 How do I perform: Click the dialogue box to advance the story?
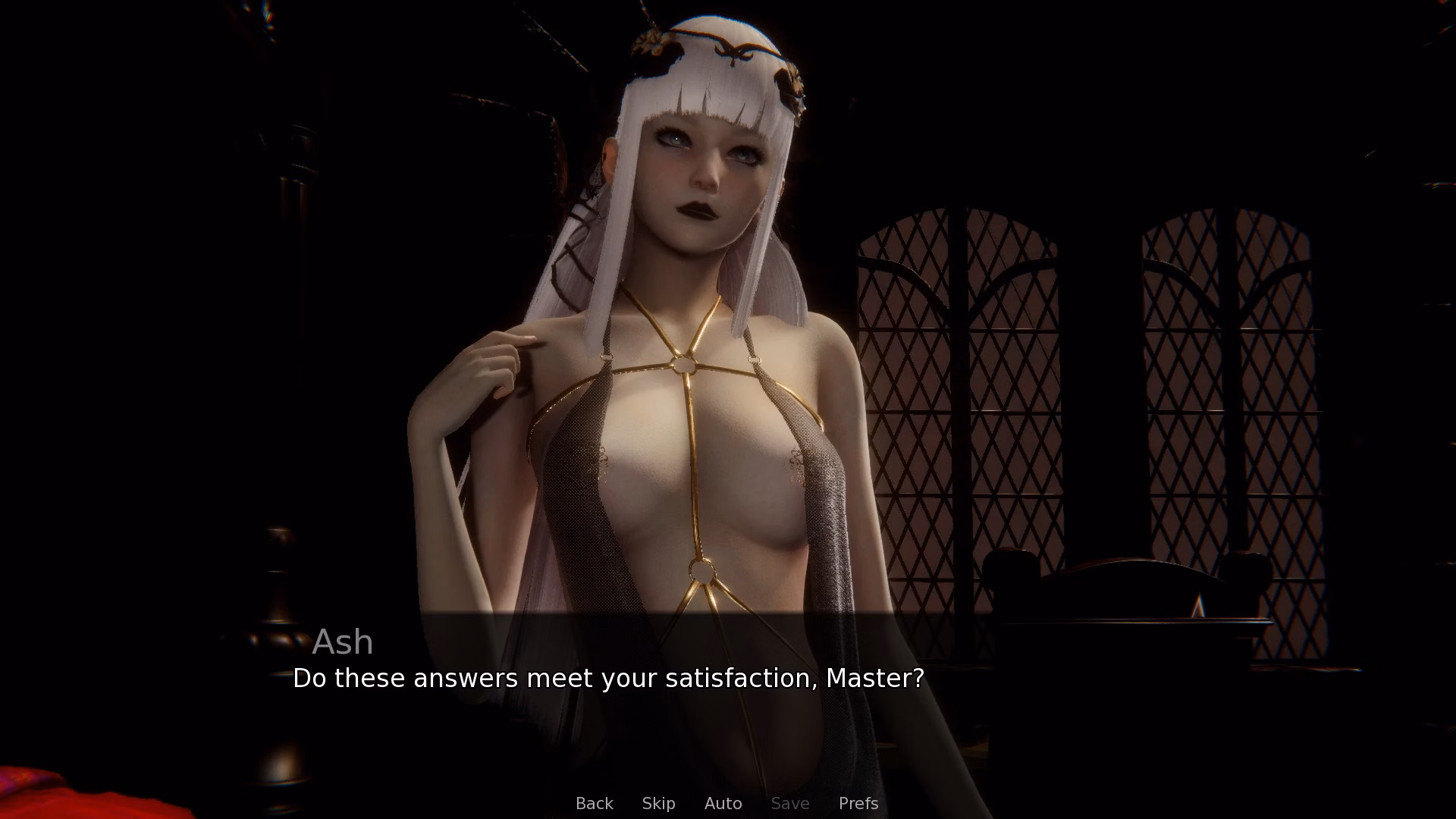(728, 682)
